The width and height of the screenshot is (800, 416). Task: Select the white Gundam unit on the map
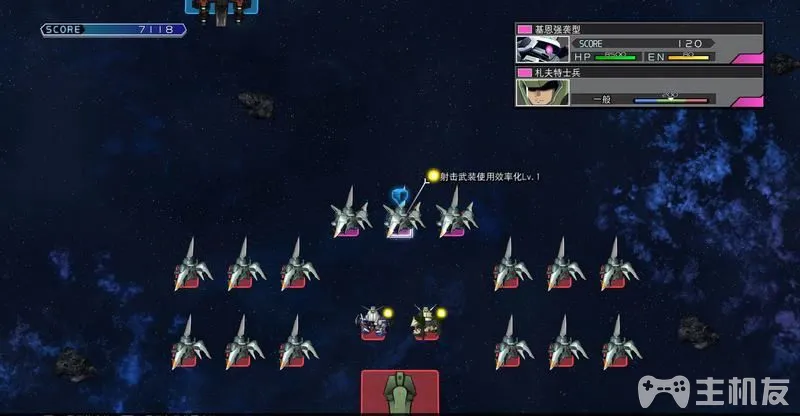(x=372, y=322)
